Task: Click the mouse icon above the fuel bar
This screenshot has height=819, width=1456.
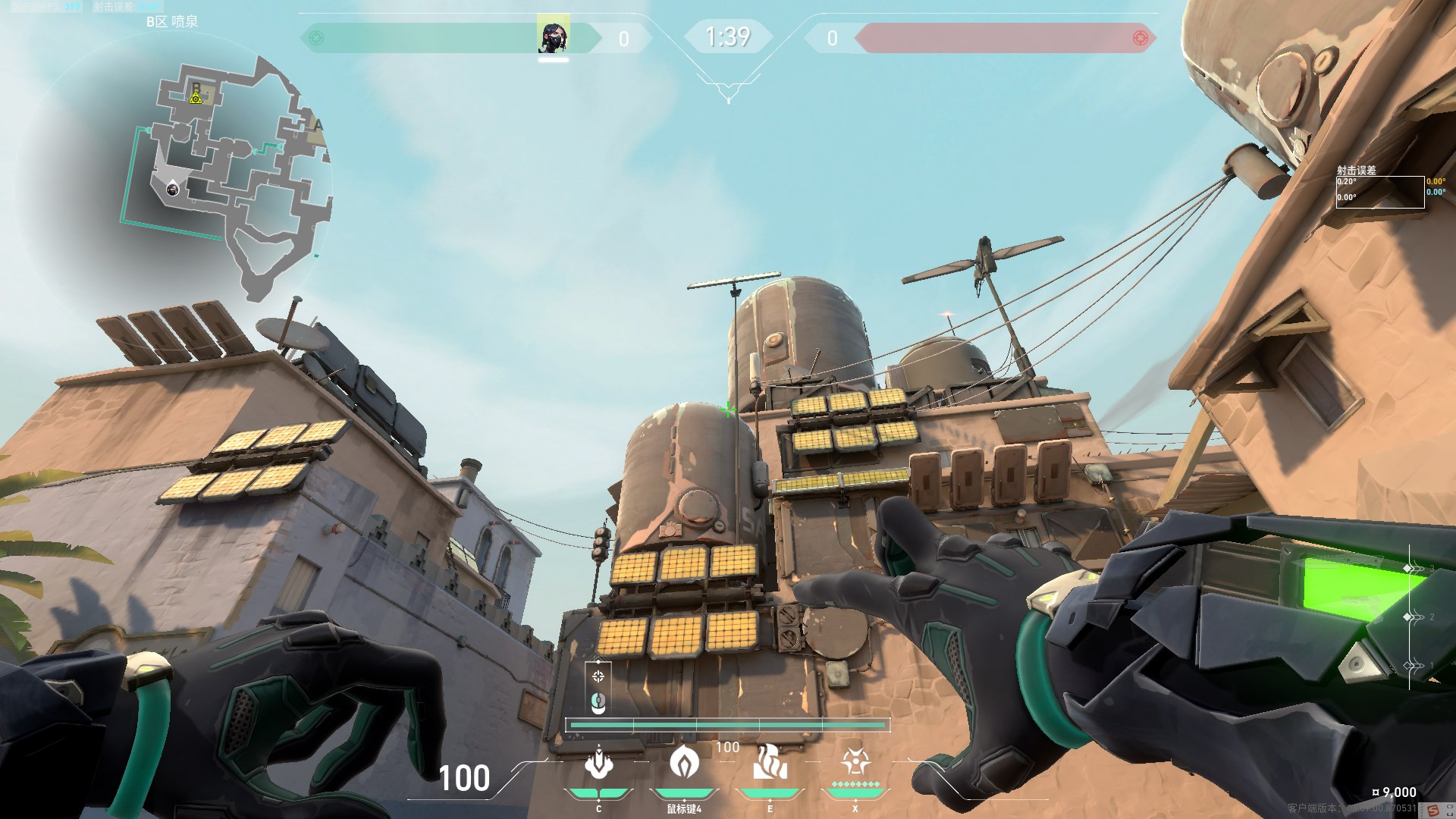Action: (x=598, y=703)
